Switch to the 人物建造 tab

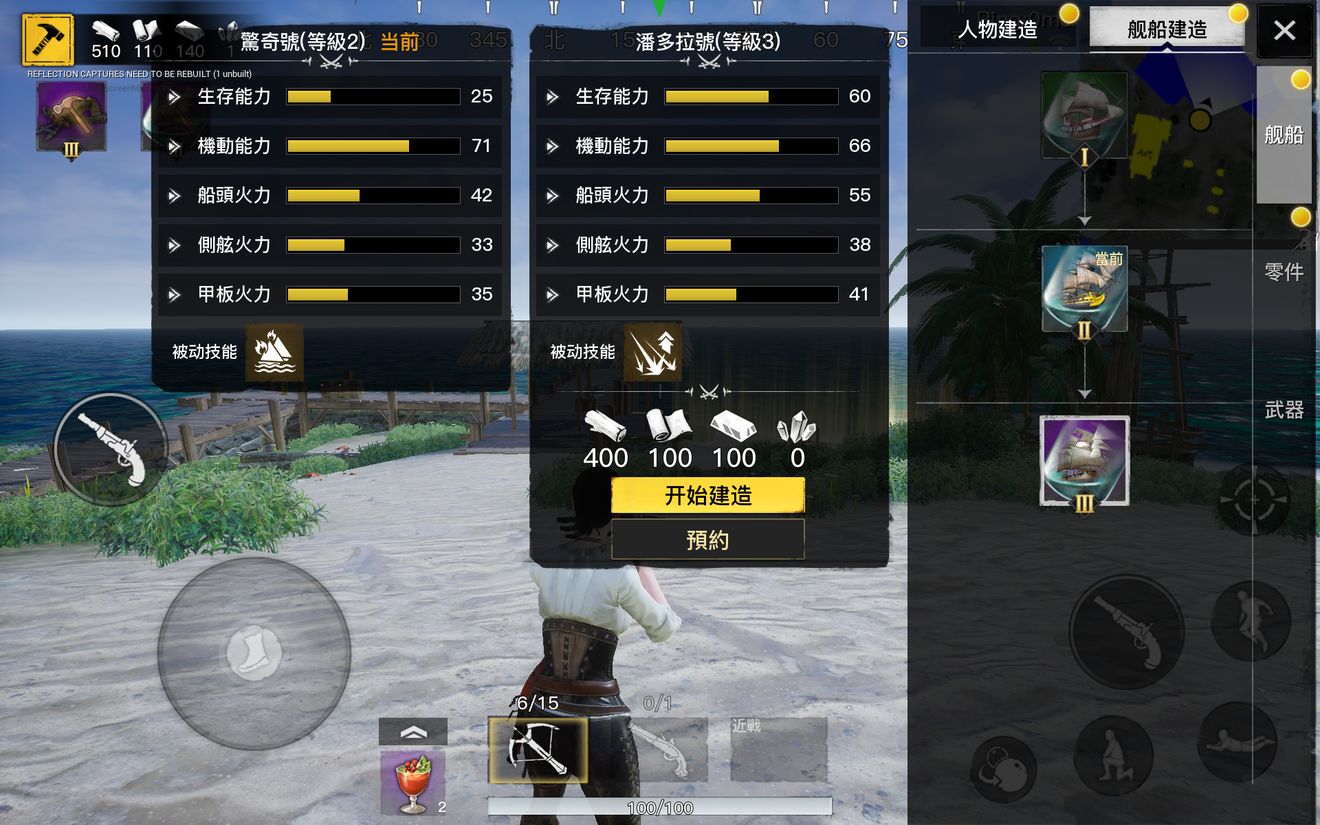997,29
